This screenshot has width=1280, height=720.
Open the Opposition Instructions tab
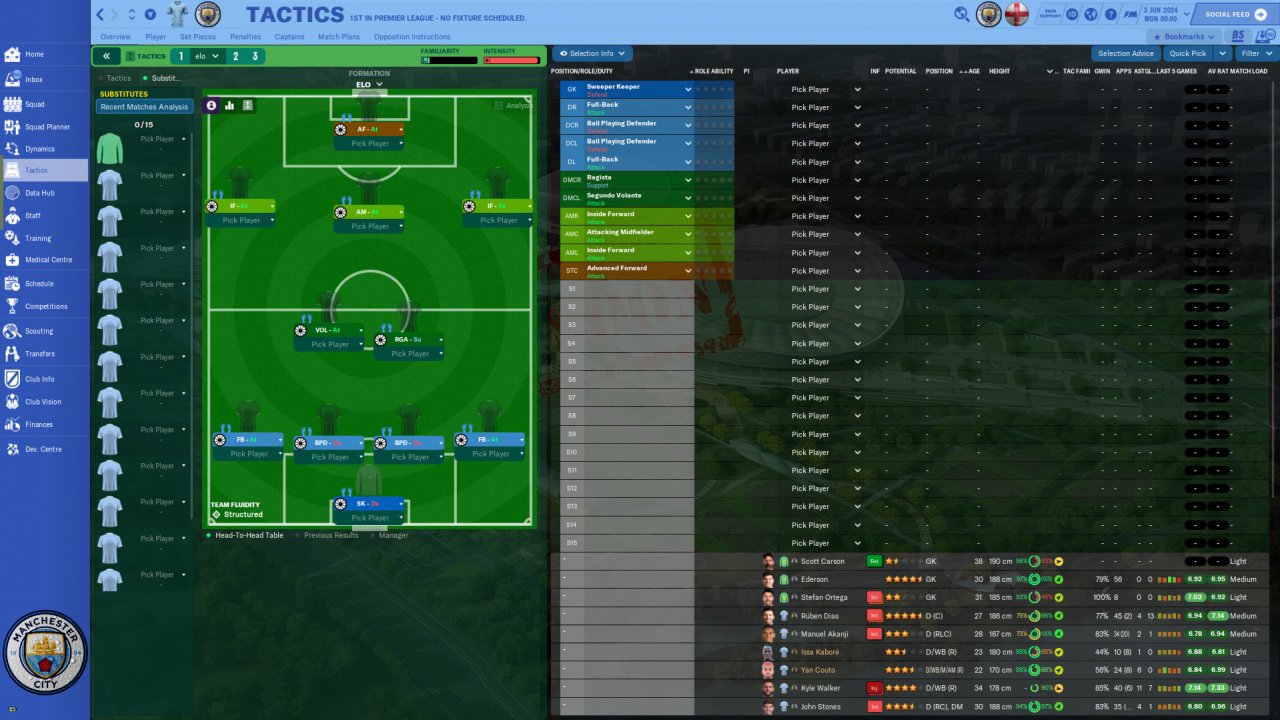(x=412, y=37)
